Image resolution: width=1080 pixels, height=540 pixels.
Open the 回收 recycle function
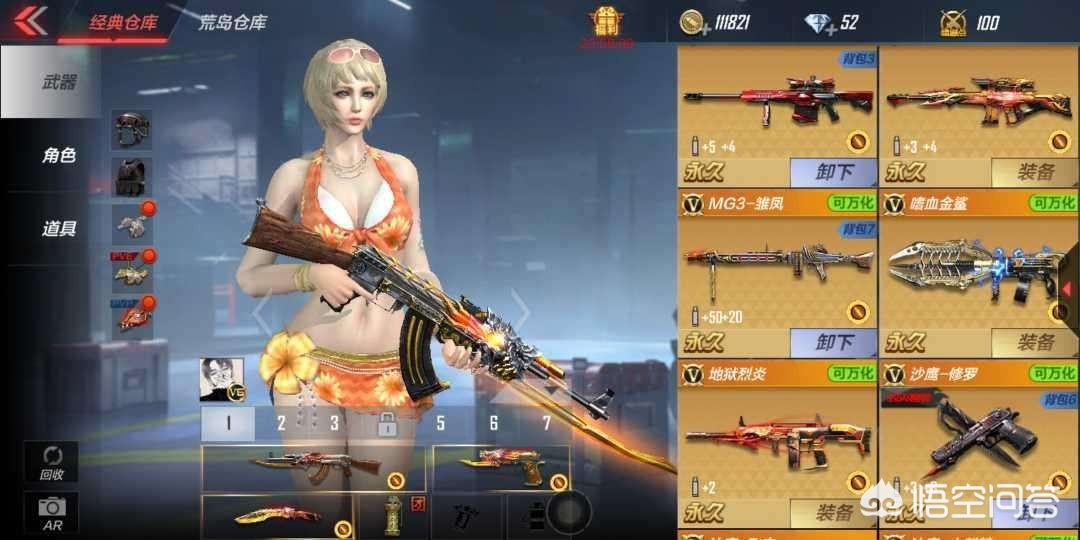(50, 463)
